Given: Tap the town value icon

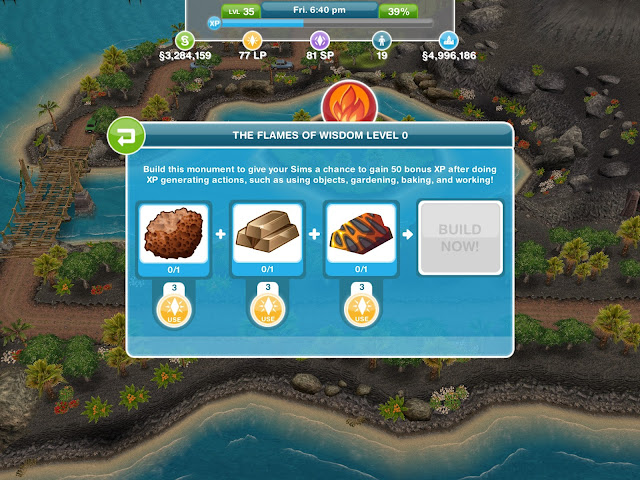Looking at the screenshot, I should click(449, 40).
